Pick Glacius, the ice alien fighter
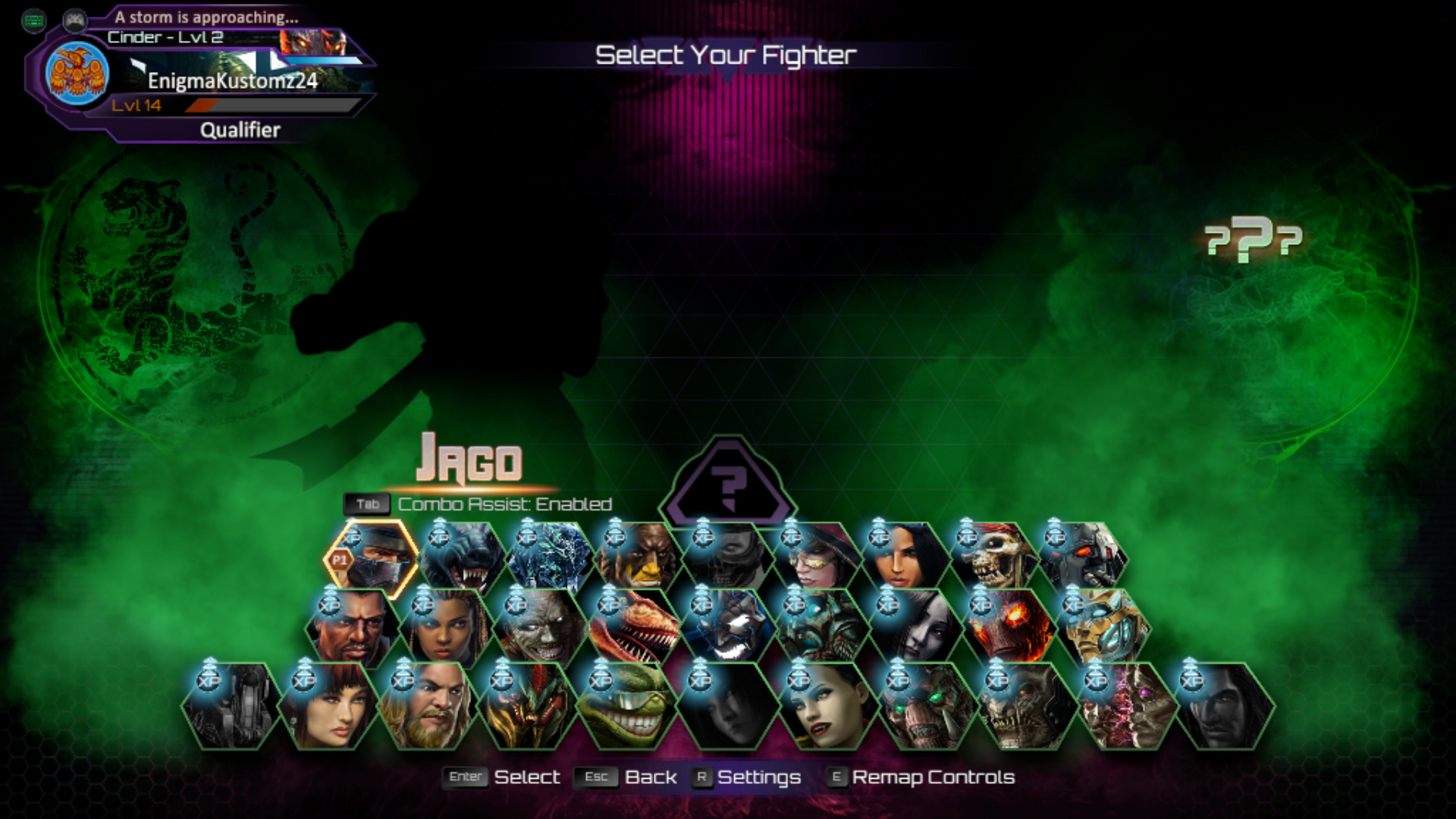The width and height of the screenshot is (1456, 819). point(551,559)
